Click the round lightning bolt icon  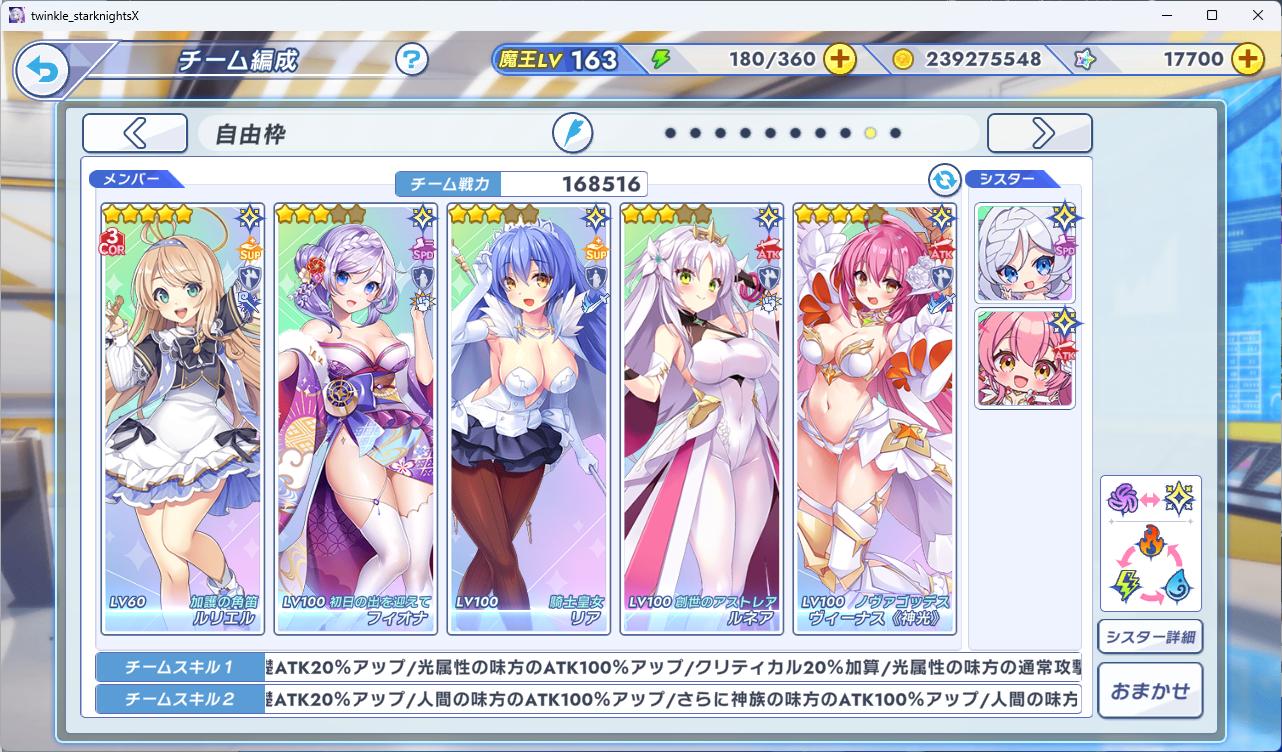[573, 133]
